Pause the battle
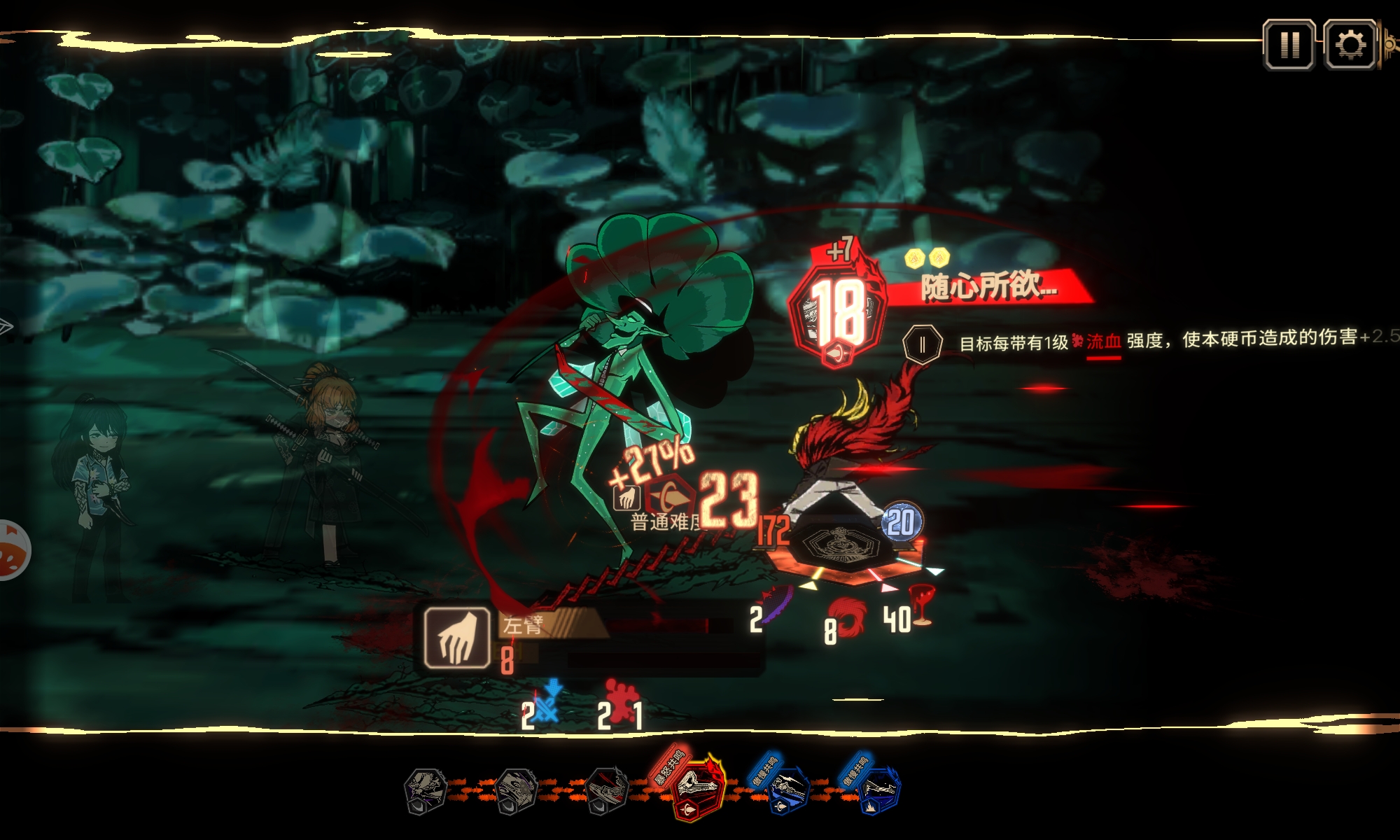The image size is (1400, 840). (1289, 45)
